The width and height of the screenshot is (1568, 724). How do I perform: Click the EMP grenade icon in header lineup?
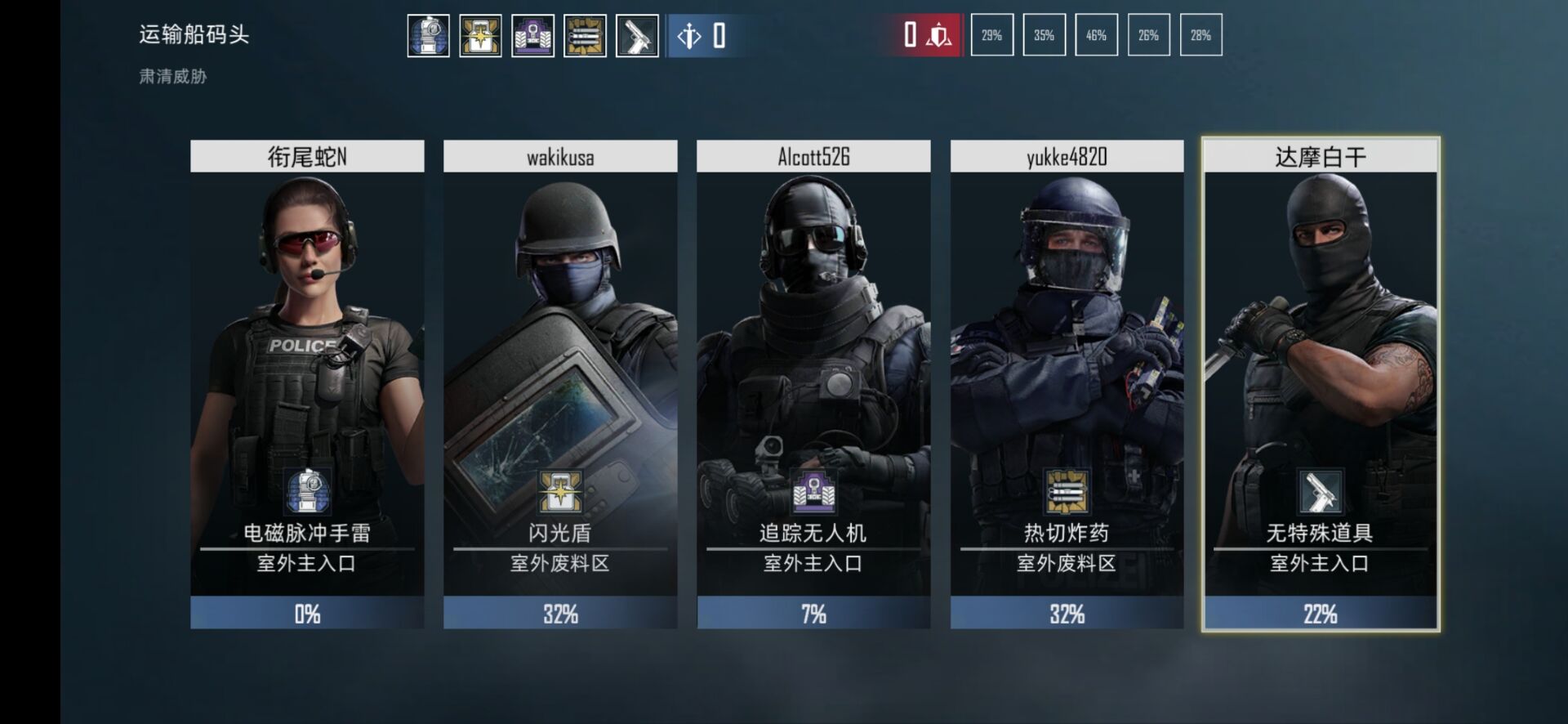click(429, 36)
